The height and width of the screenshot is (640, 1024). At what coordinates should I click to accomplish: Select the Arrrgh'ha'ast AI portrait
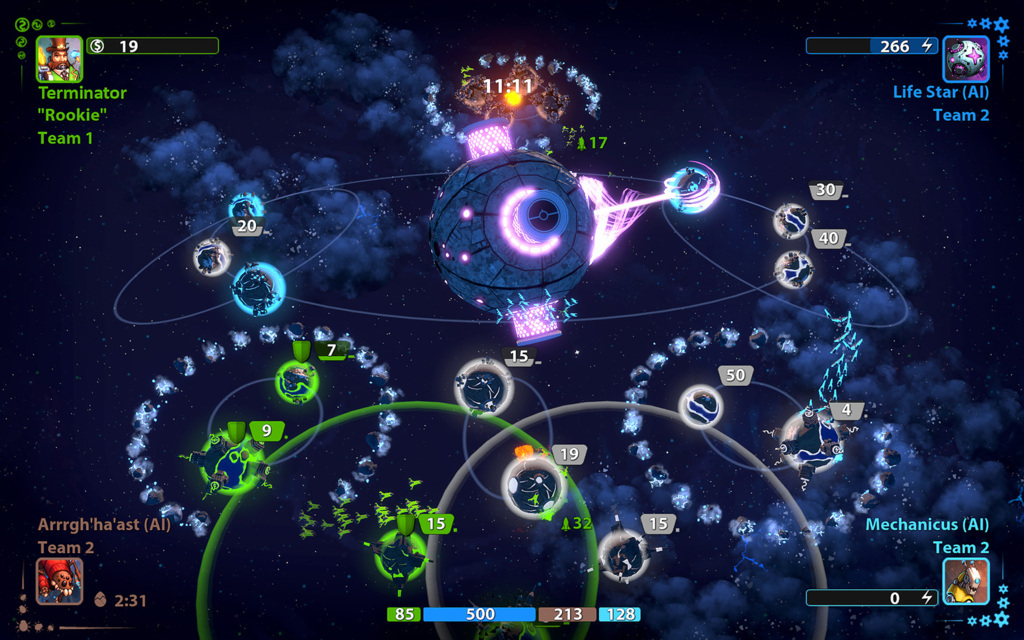coord(60,581)
